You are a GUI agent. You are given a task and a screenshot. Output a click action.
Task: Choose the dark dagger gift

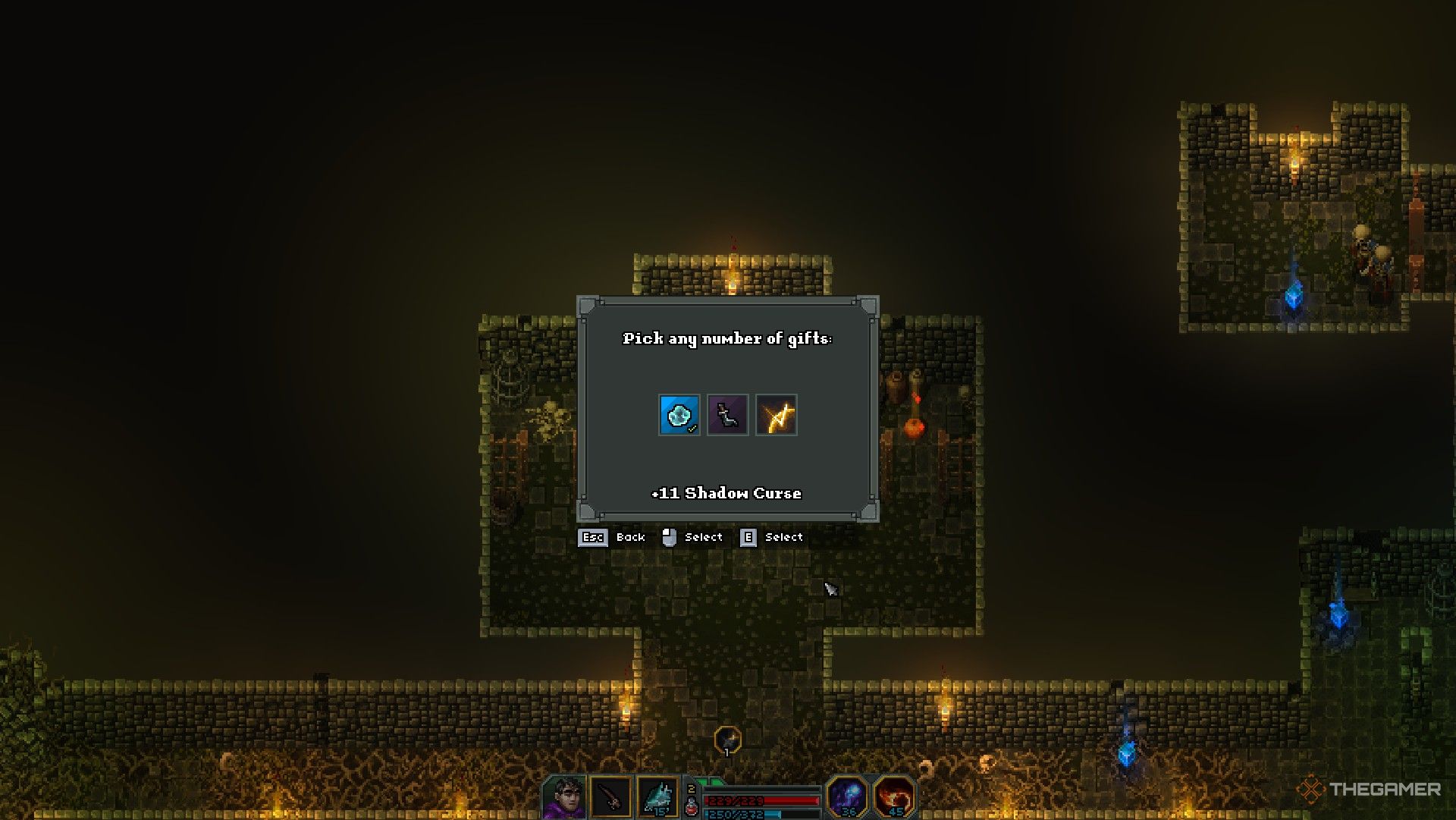[727, 415]
